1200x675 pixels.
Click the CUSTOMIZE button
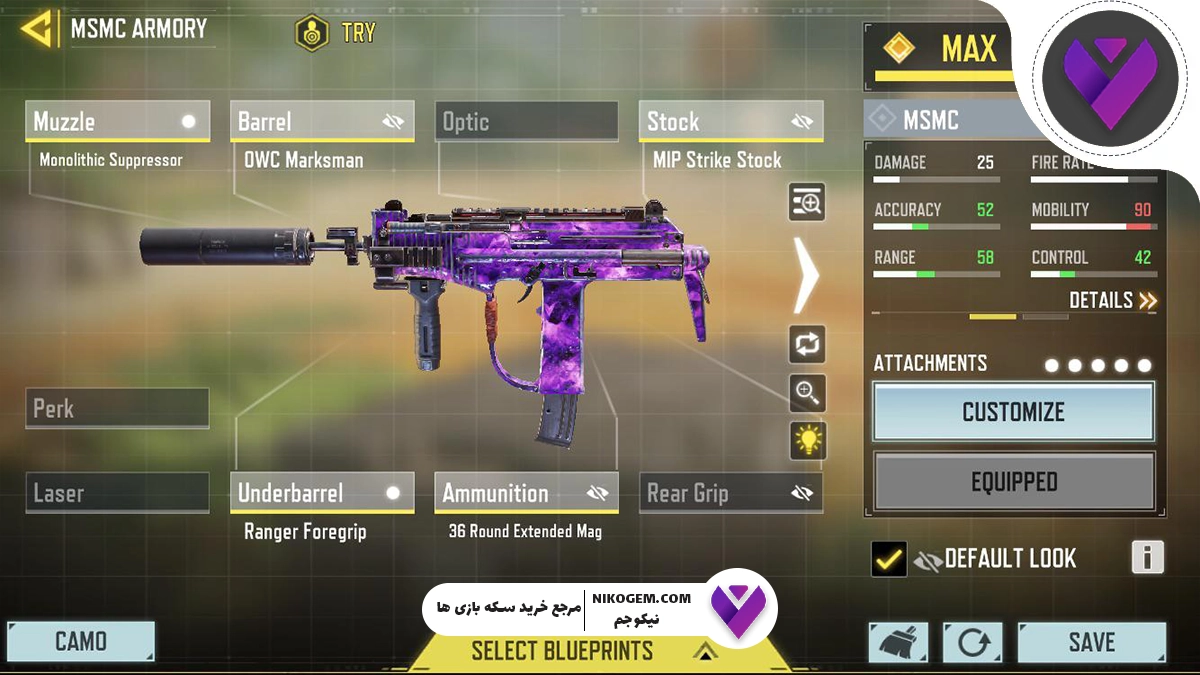pos(1013,412)
